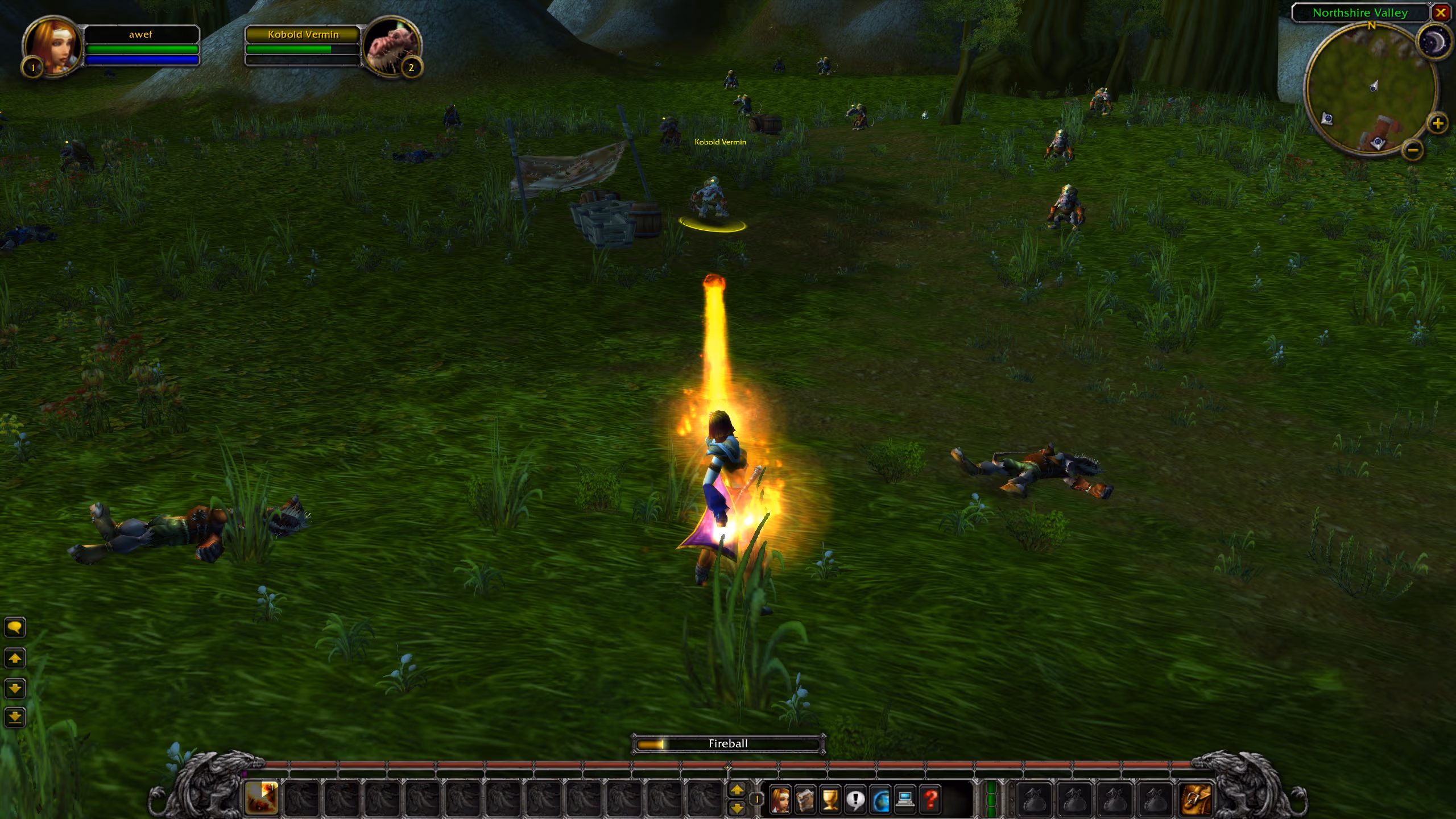
Task: Cast Fireball from the first action slot
Action: pyautogui.click(x=262, y=797)
